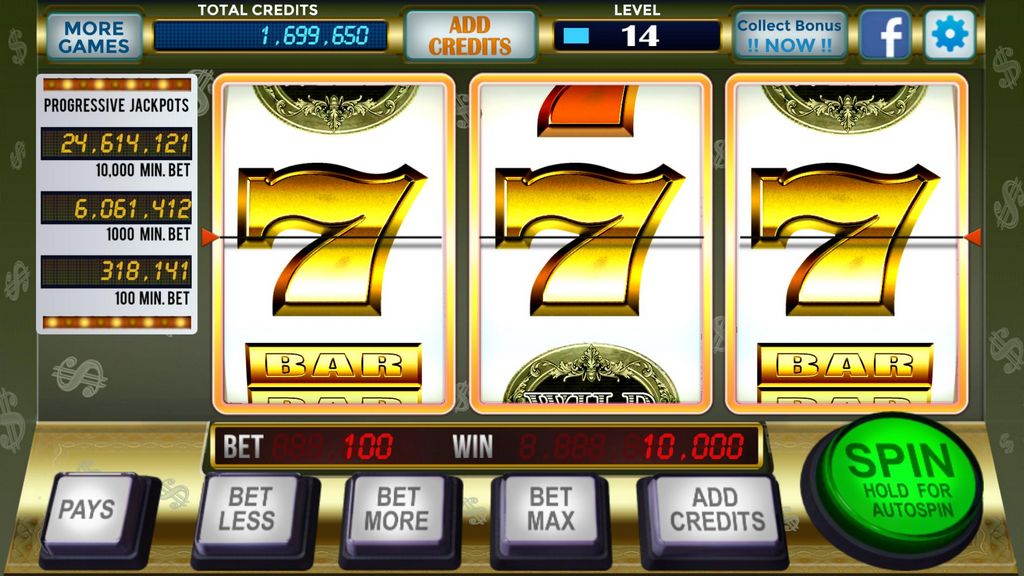Raise the wager with Bet More
The image size is (1024, 576).
[396, 508]
